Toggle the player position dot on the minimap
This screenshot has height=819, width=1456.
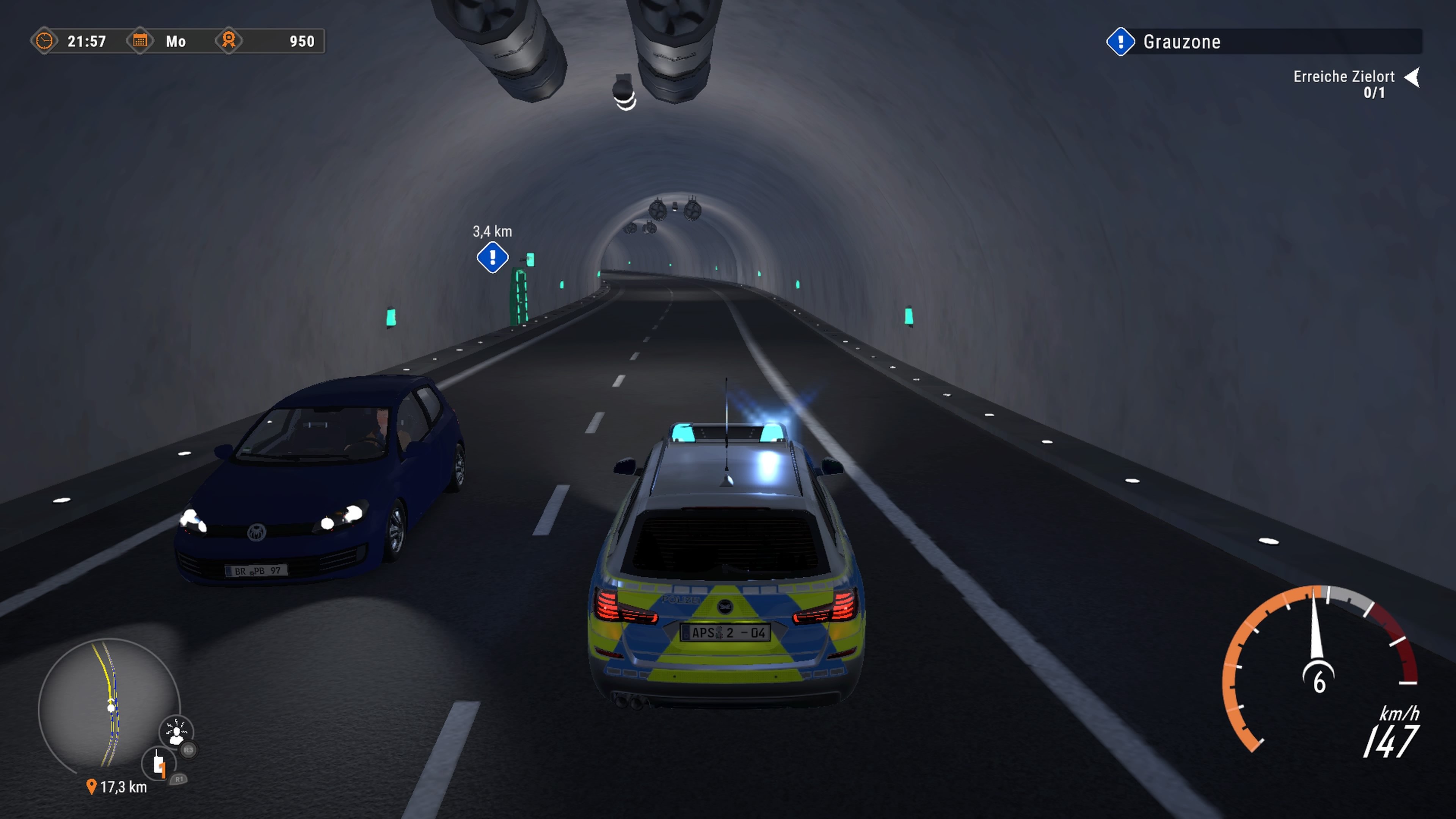111,709
